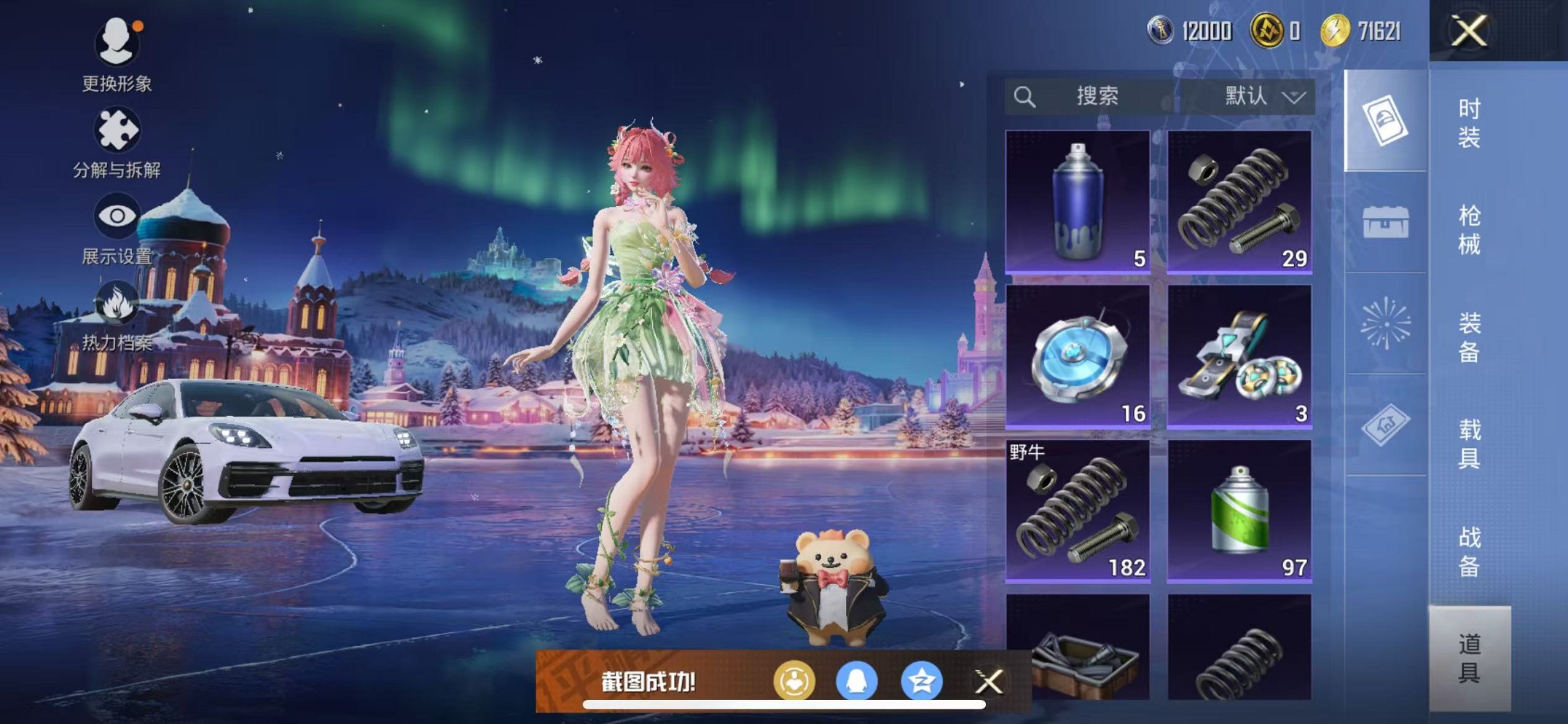Open 展示设置 display settings
The width and height of the screenshot is (1568, 724).
click(x=117, y=217)
